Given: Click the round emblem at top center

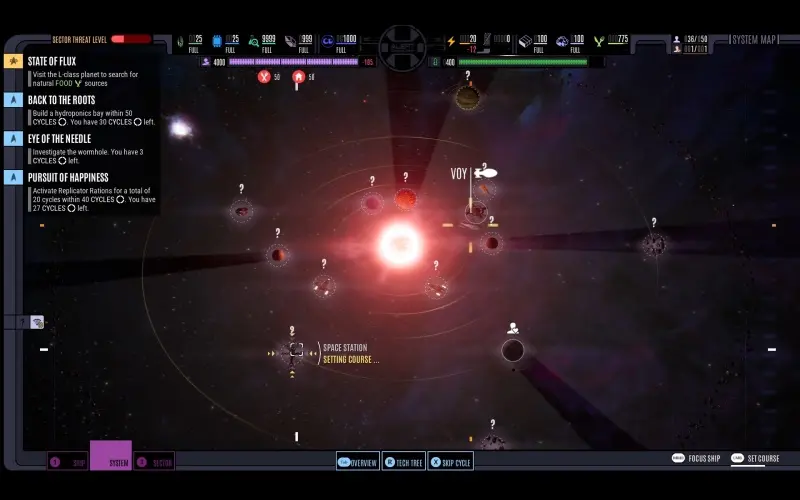Looking at the screenshot, I should pyautogui.click(x=402, y=46).
